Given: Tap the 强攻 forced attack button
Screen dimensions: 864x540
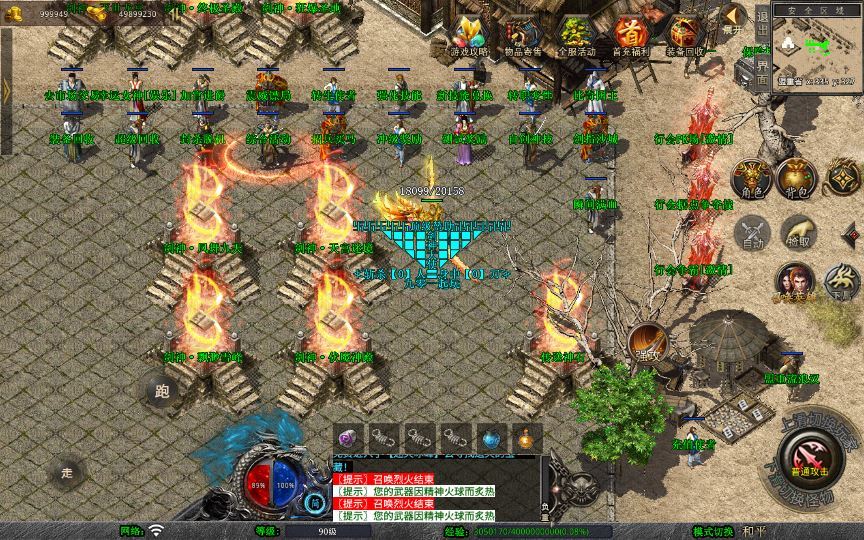Looking at the screenshot, I should pos(647,344).
